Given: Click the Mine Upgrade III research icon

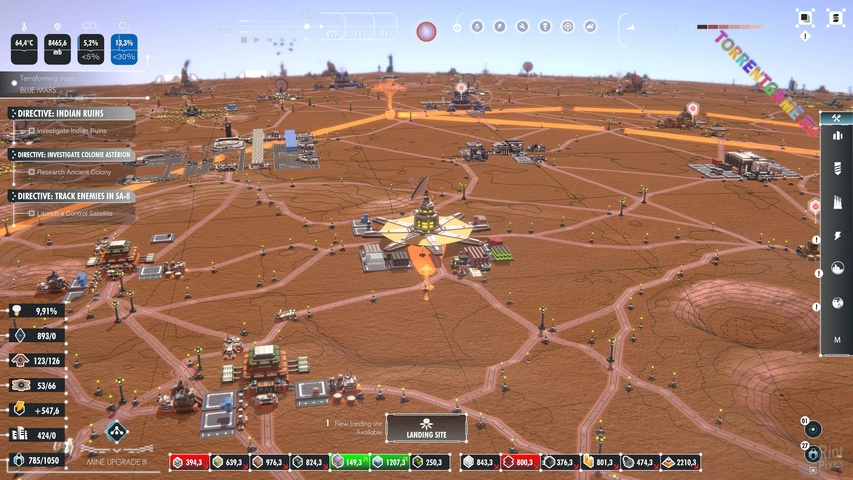Looking at the screenshot, I should tap(116, 433).
